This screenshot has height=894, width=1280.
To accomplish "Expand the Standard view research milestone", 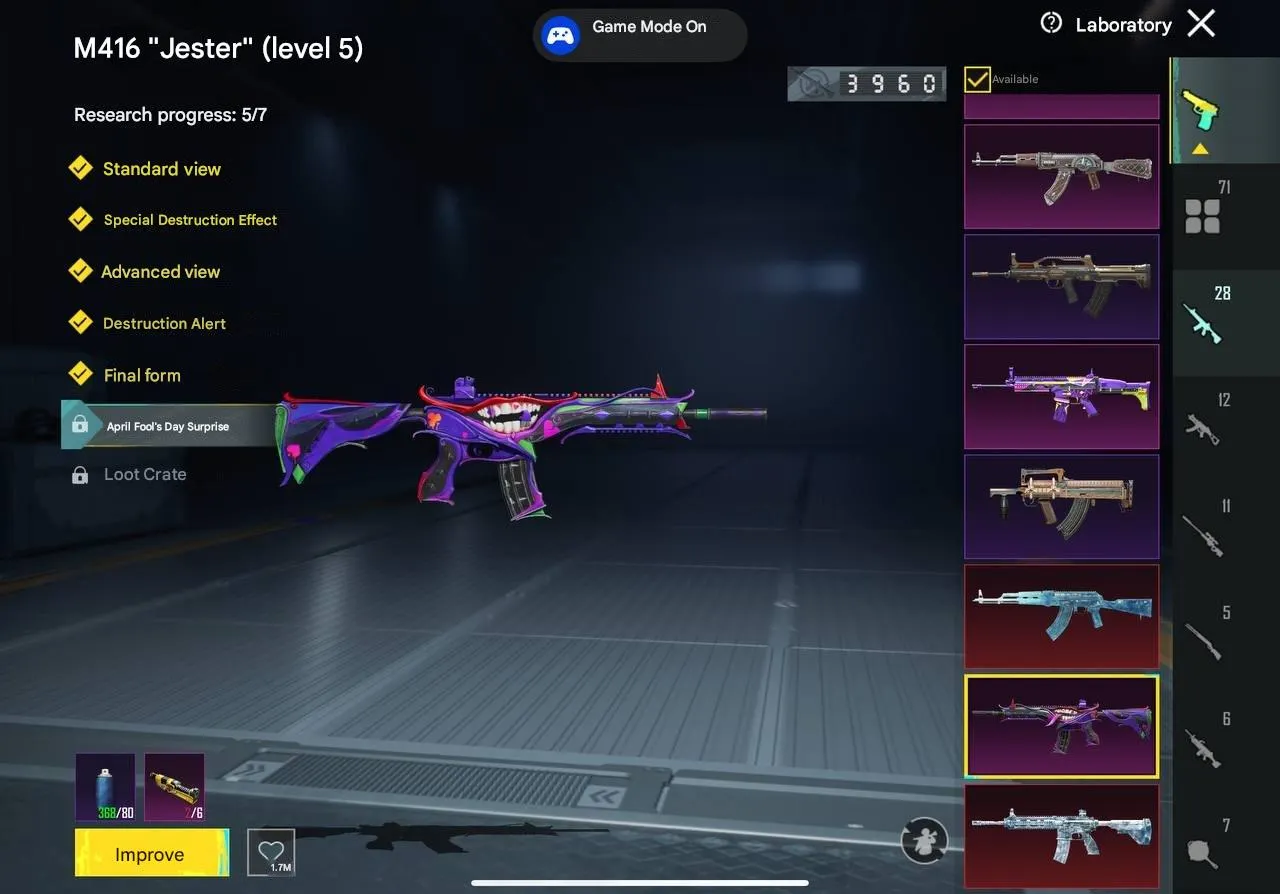I will click(161, 169).
